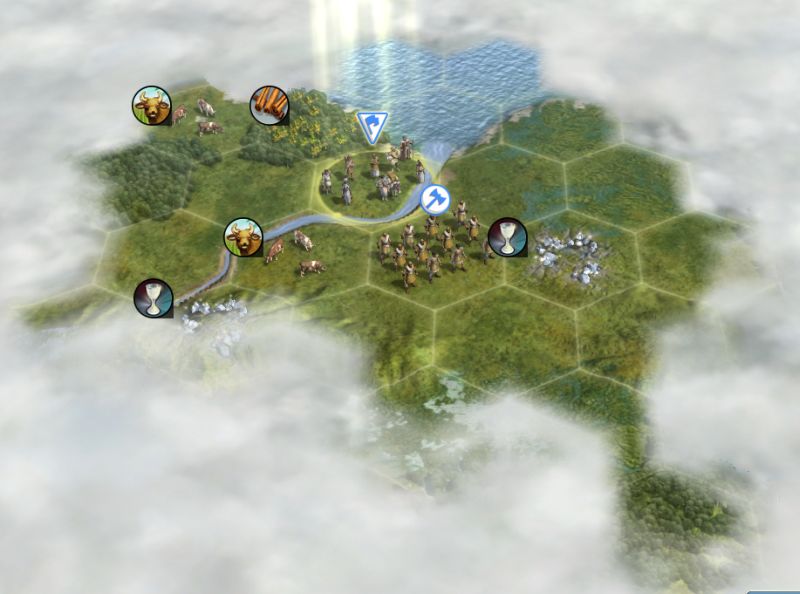This screenshot has width=800, height=594.
Task: Click the cattle icon touching the river
Action: pyautogui.click(x=242, y=237)
